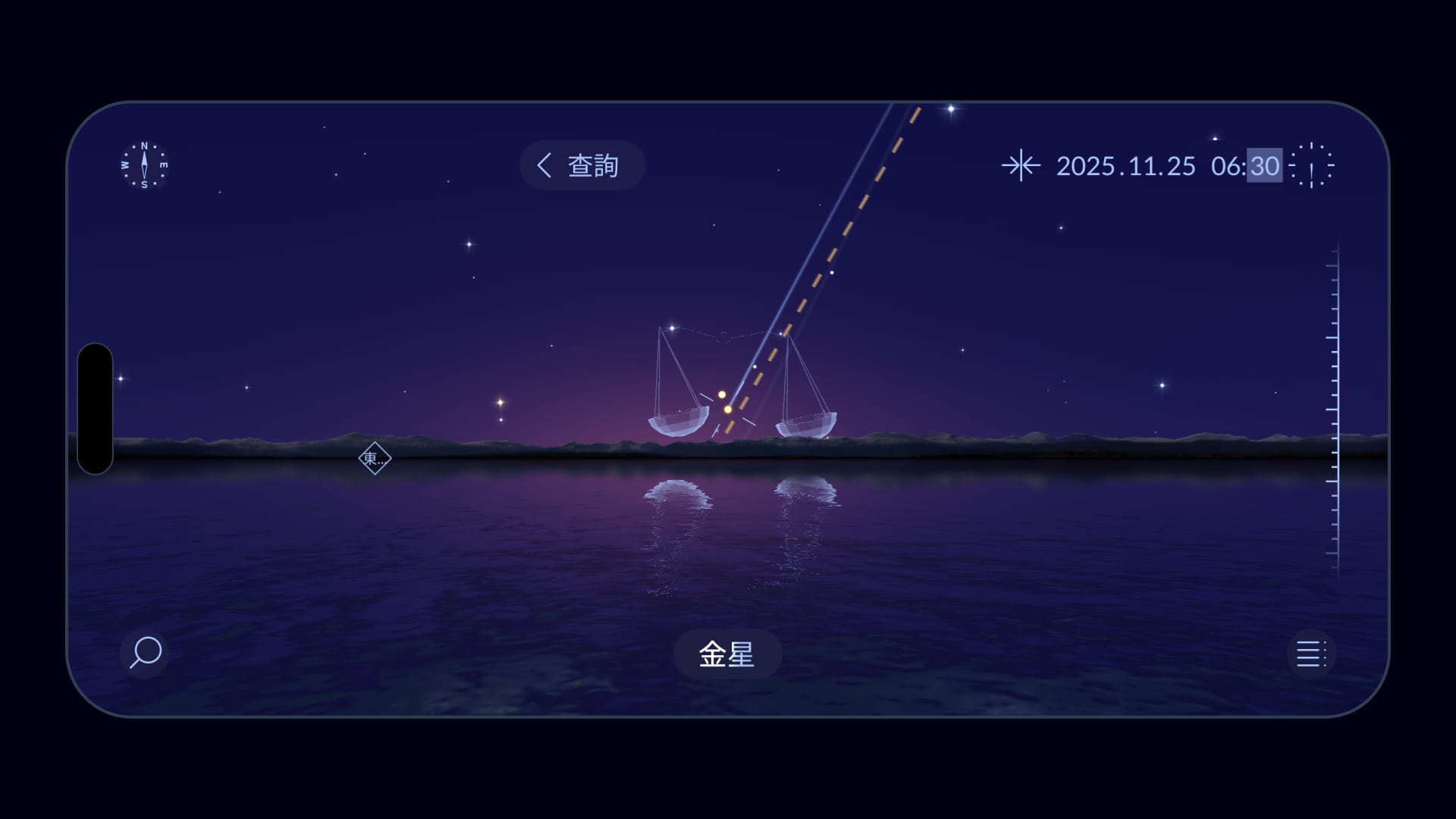
Task: Go back using the chevron arrow
Action: pyautogui.click(x=544, y=165)
